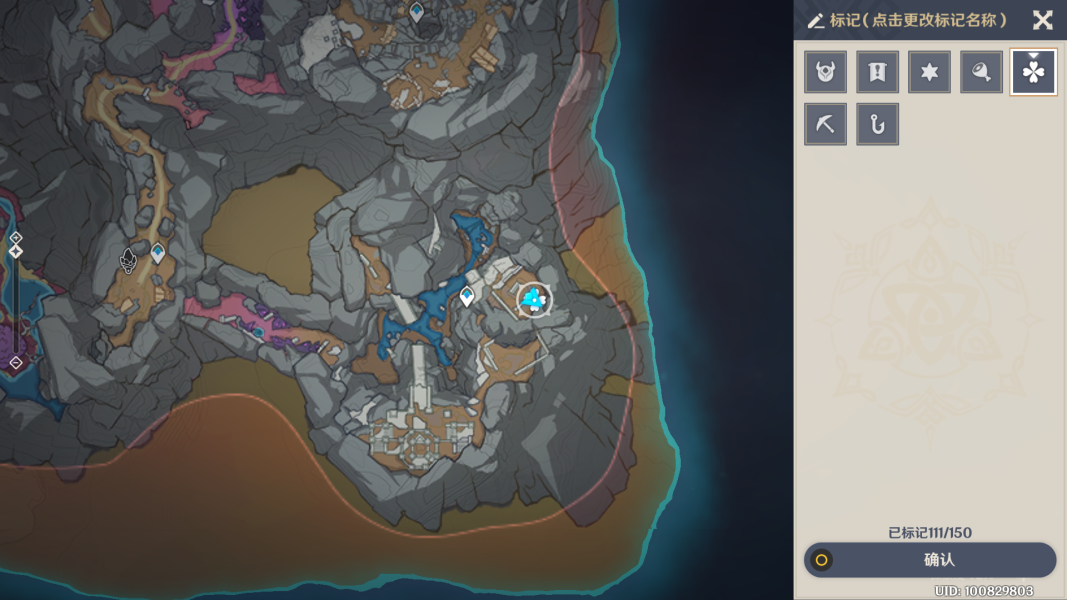
Task: Pick the six-pointed star marker icon
Action: click(929, 72)
